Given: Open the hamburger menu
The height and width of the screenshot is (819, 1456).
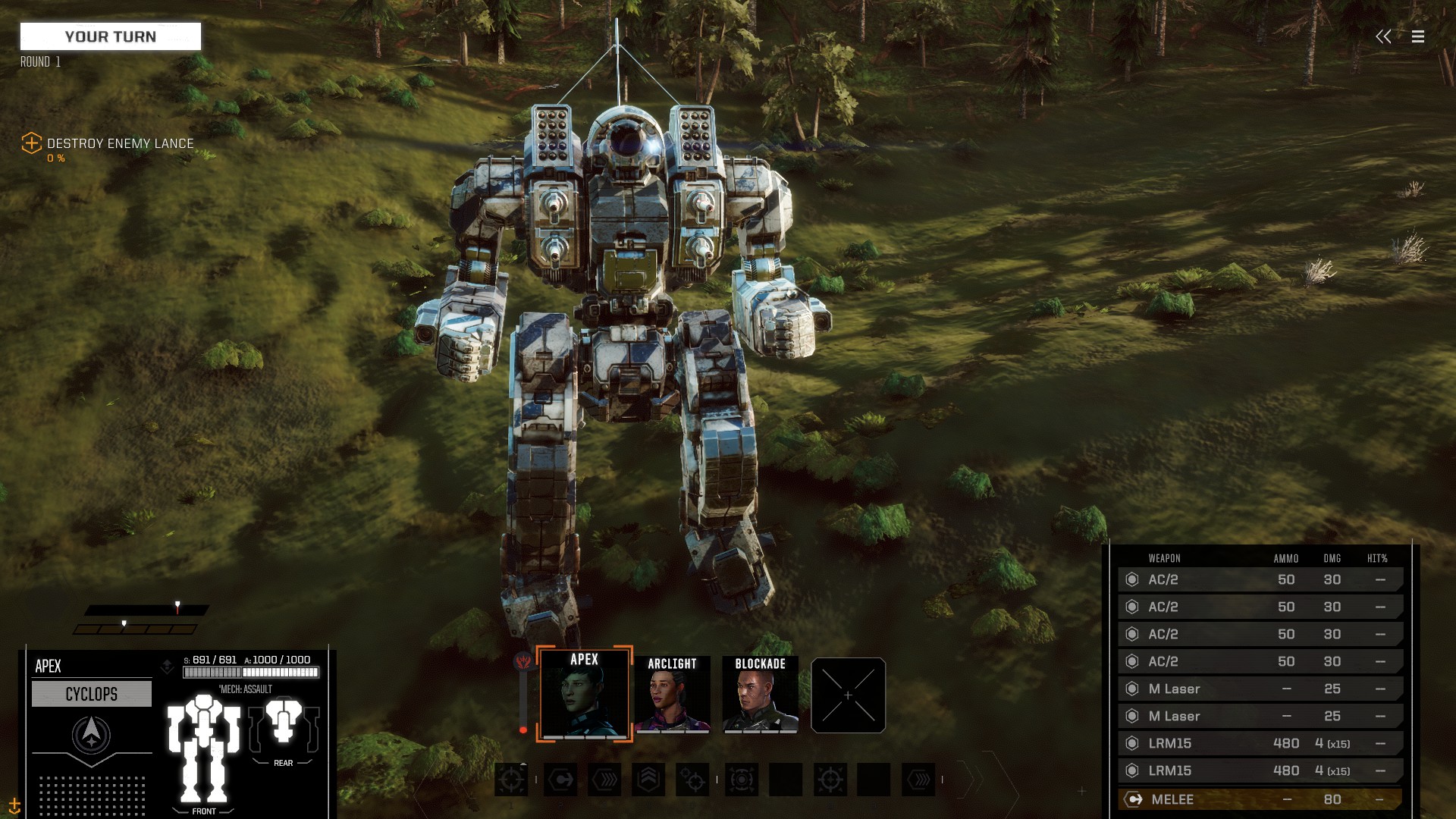Looking at the screenshot, I should 1417,36.
